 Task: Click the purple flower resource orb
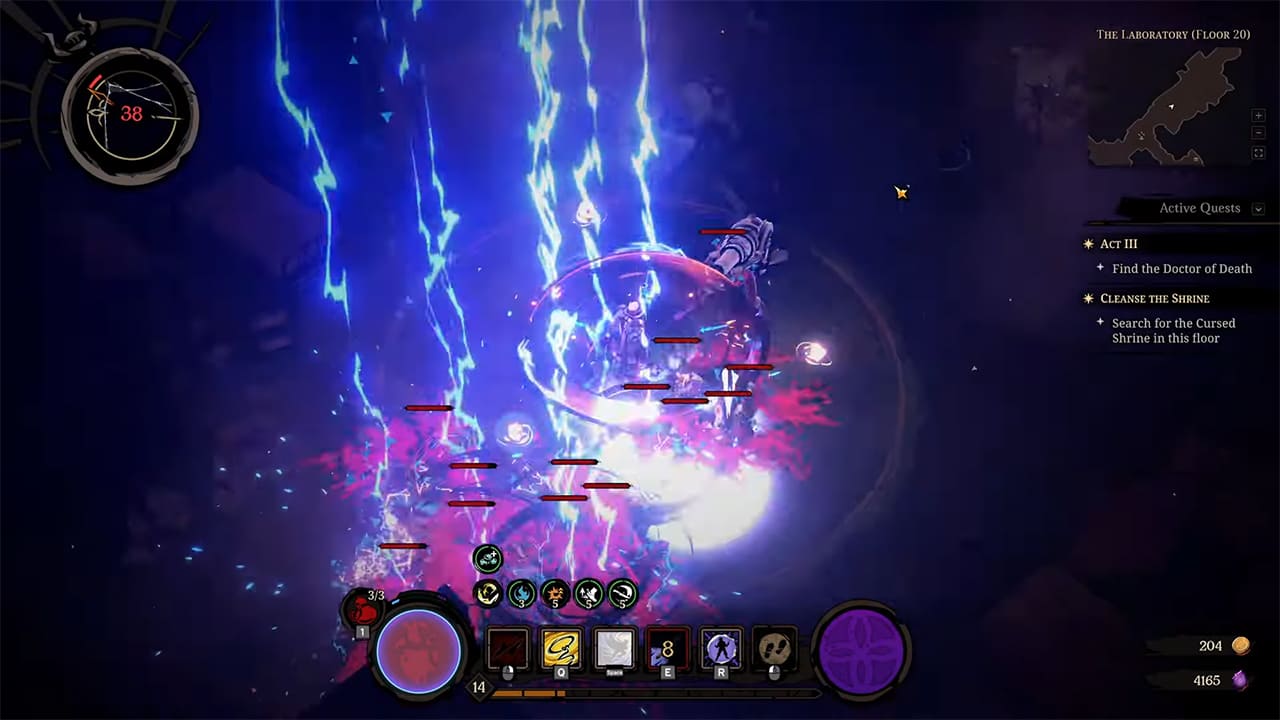[x=861, y=650]
